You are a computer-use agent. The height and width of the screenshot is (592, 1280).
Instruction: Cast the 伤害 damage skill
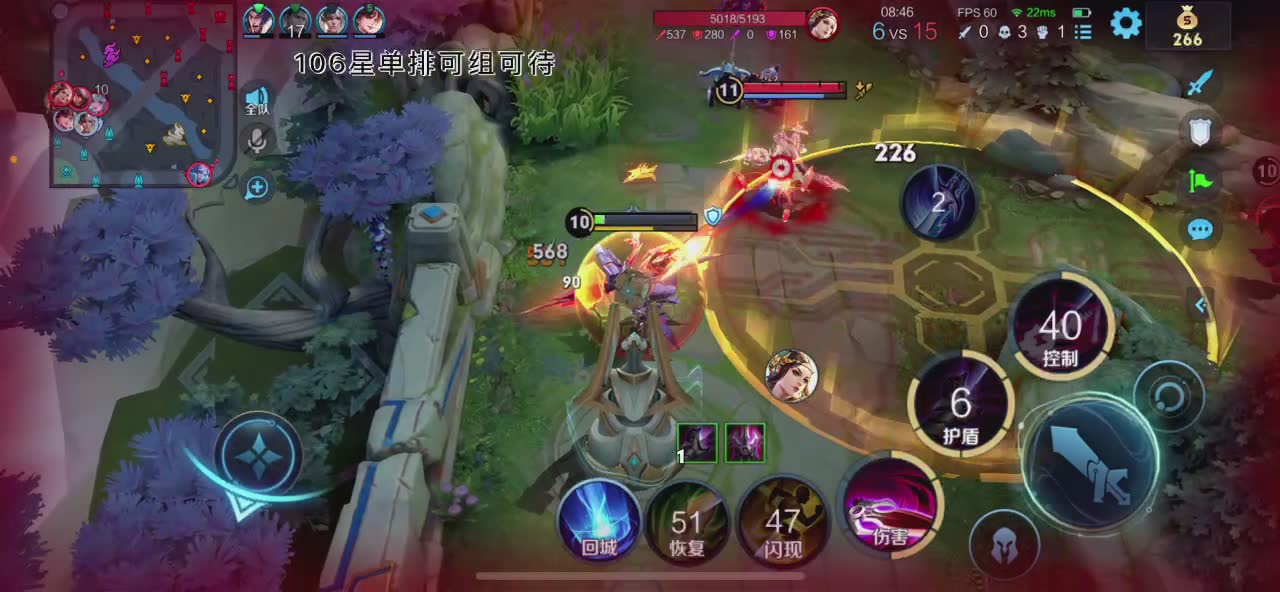[x=891, y=509]
